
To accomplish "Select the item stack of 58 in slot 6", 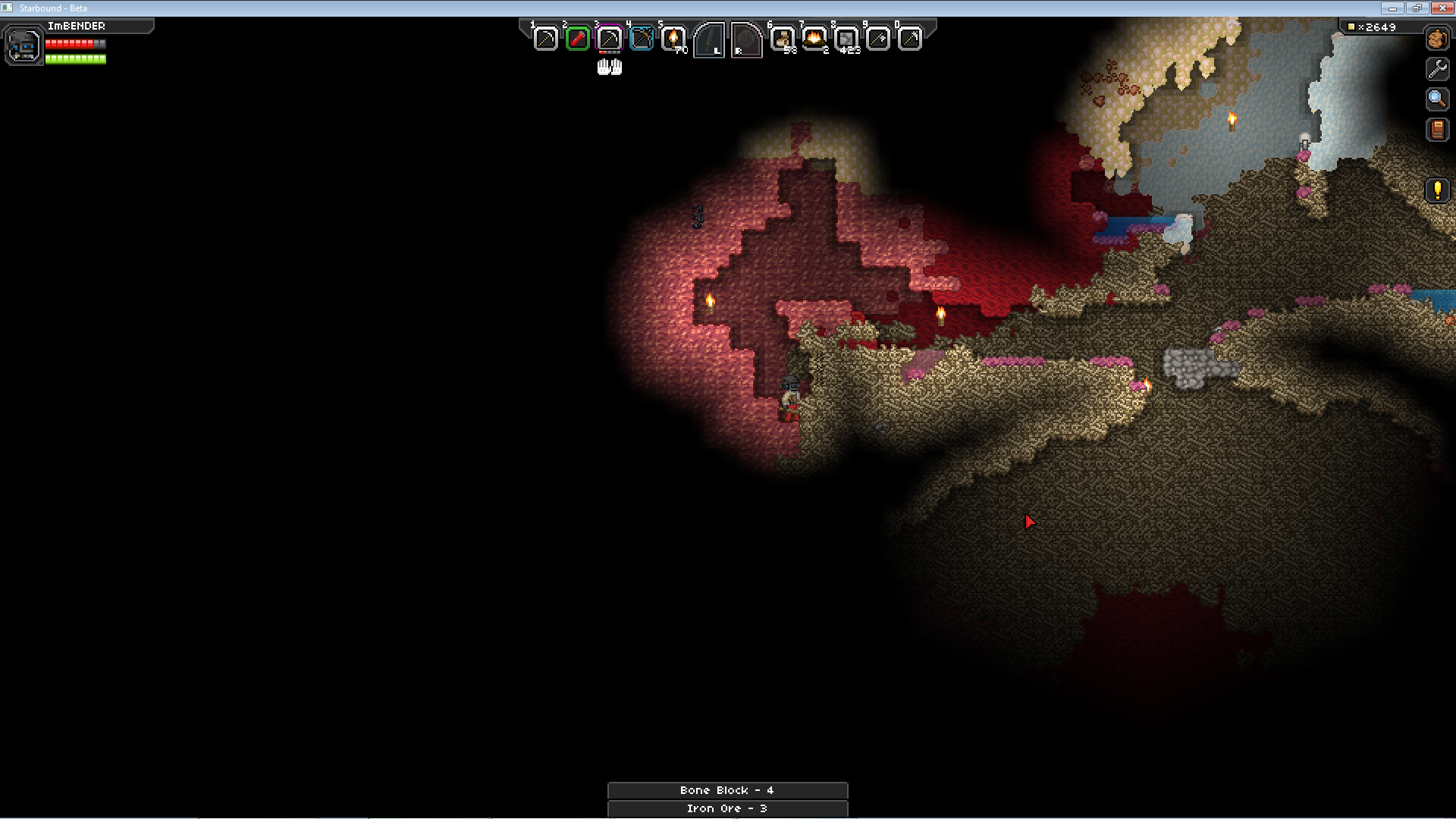I will [x=783, y=39].
